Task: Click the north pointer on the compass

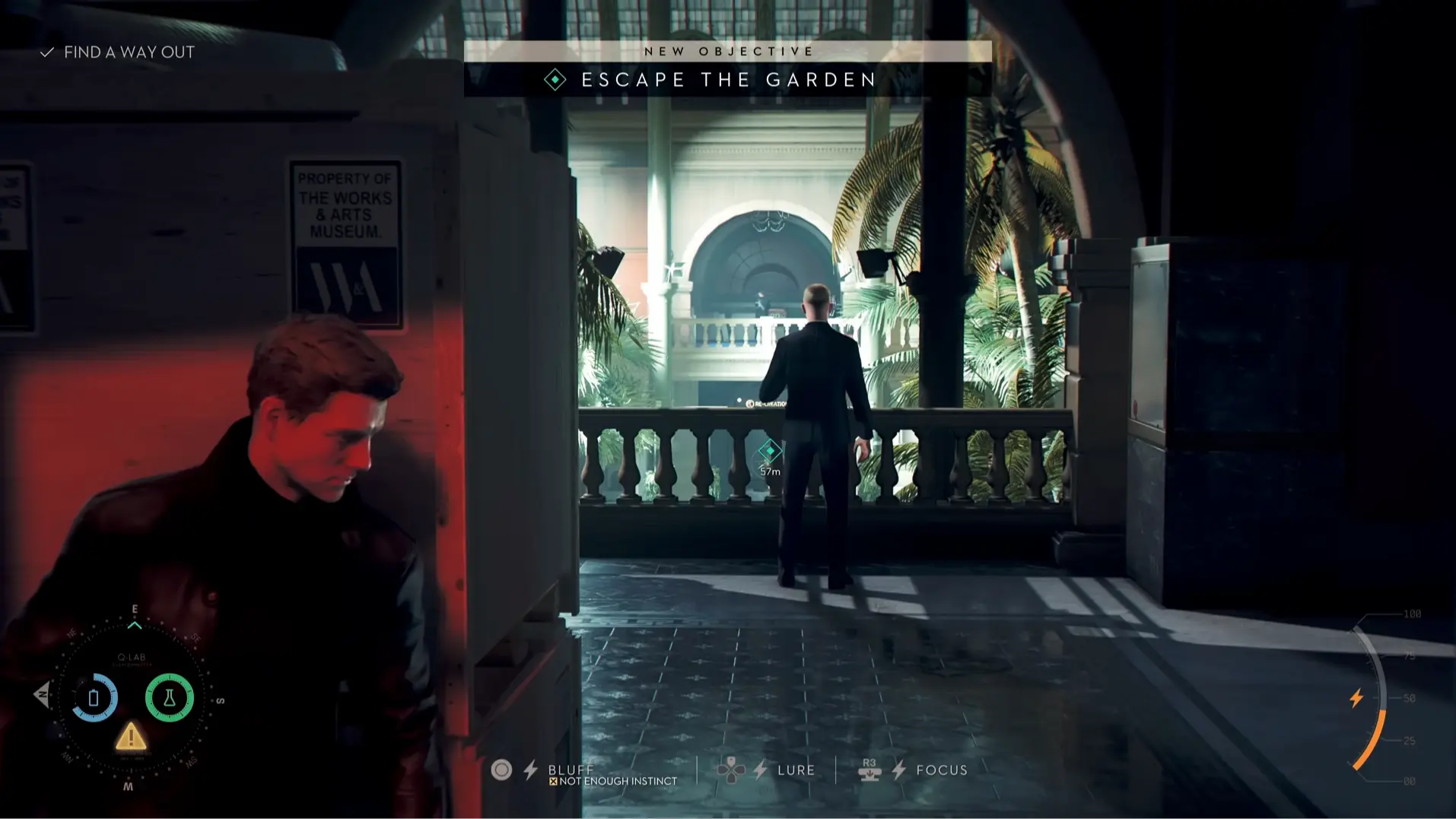Action: tap(134, 608)
